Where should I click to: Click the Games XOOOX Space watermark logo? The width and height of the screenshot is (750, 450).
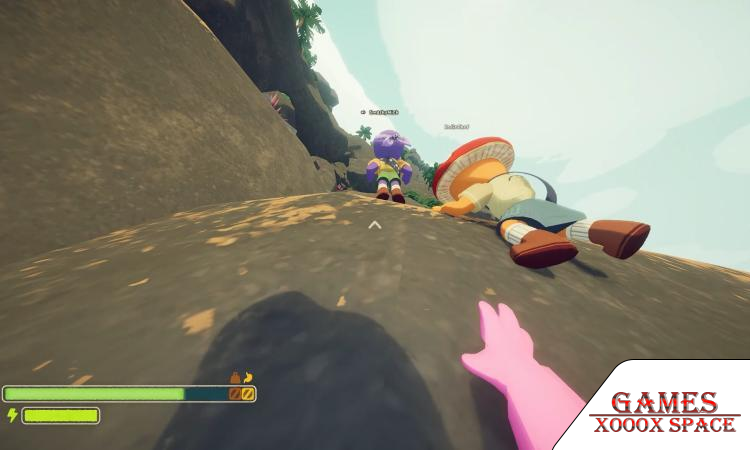coord(664,412)
